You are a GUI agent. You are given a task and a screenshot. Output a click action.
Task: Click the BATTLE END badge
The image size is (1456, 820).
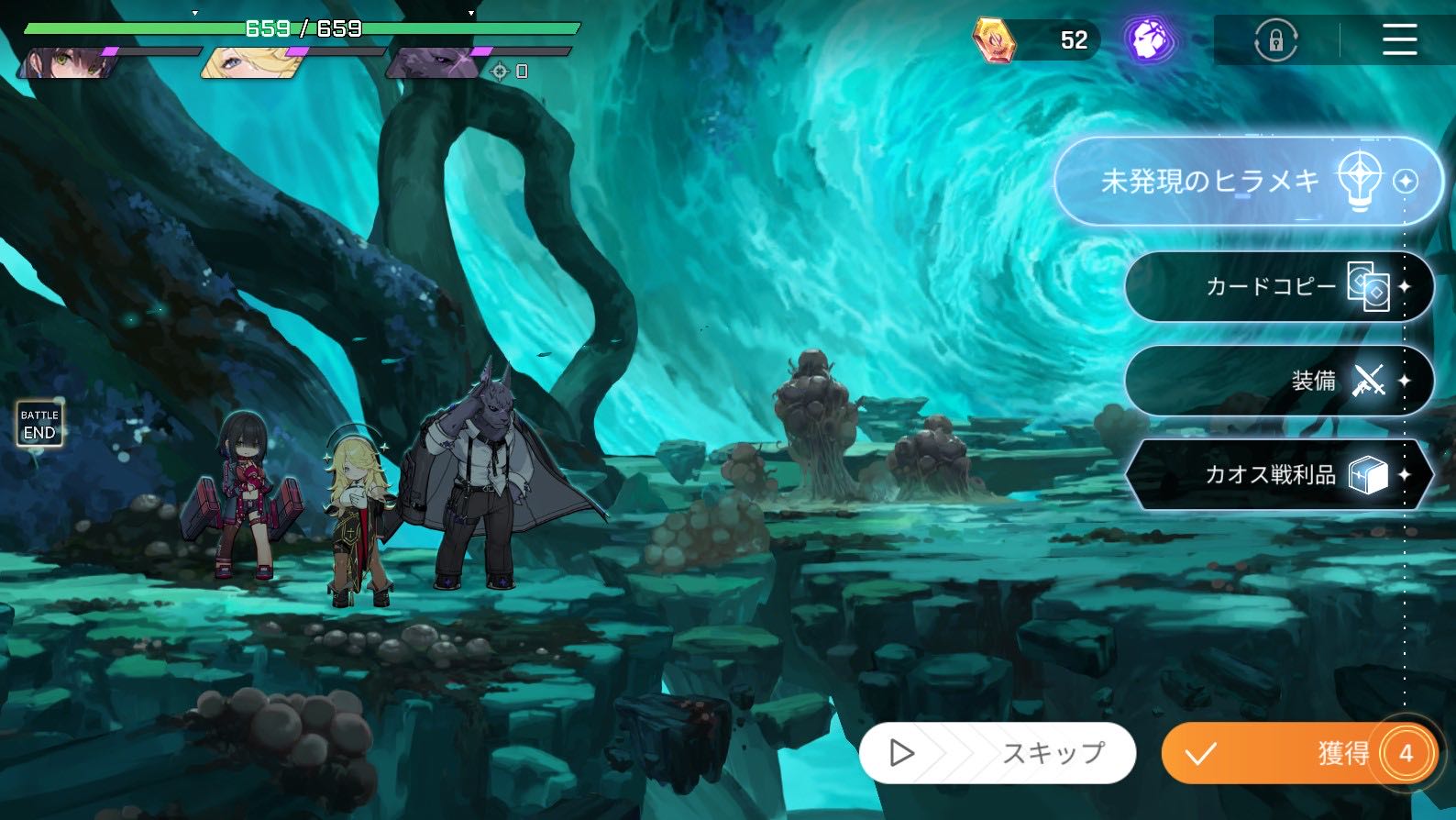[x=39, y=424]
